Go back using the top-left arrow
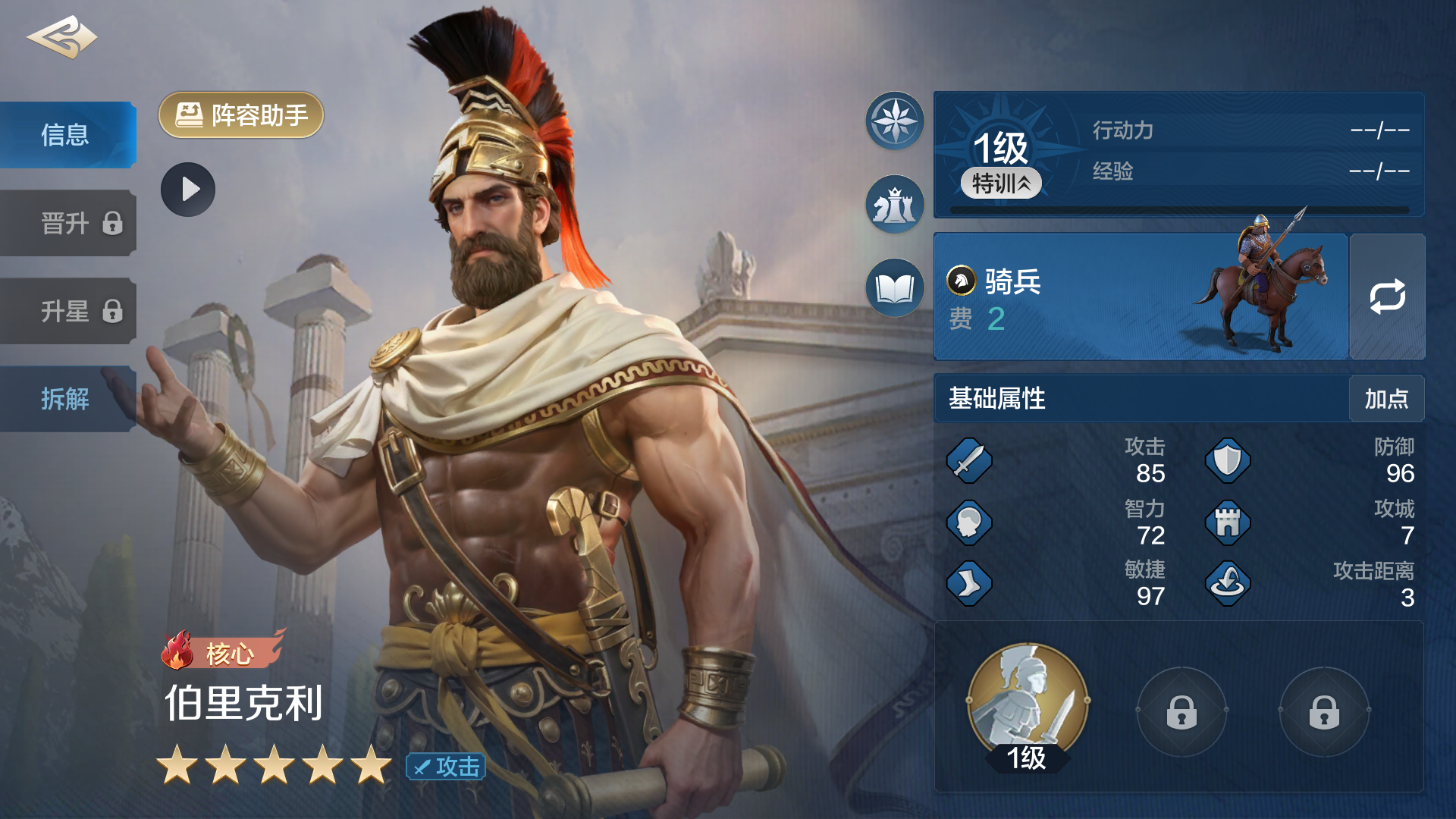This screenshot has height=819, width=1456. coord(61,38)
